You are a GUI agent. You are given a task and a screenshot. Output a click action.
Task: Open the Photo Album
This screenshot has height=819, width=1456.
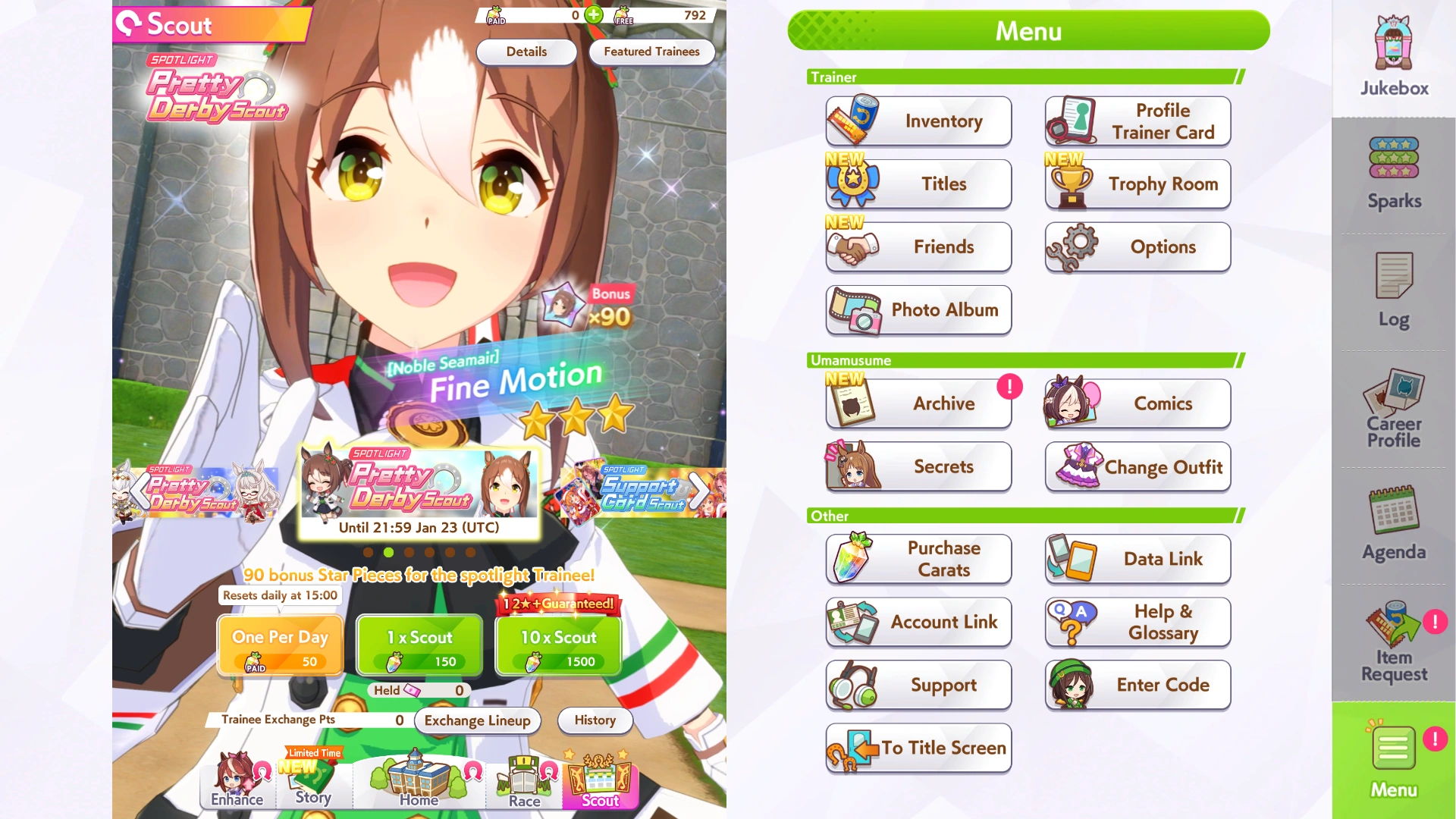[918, 310]
